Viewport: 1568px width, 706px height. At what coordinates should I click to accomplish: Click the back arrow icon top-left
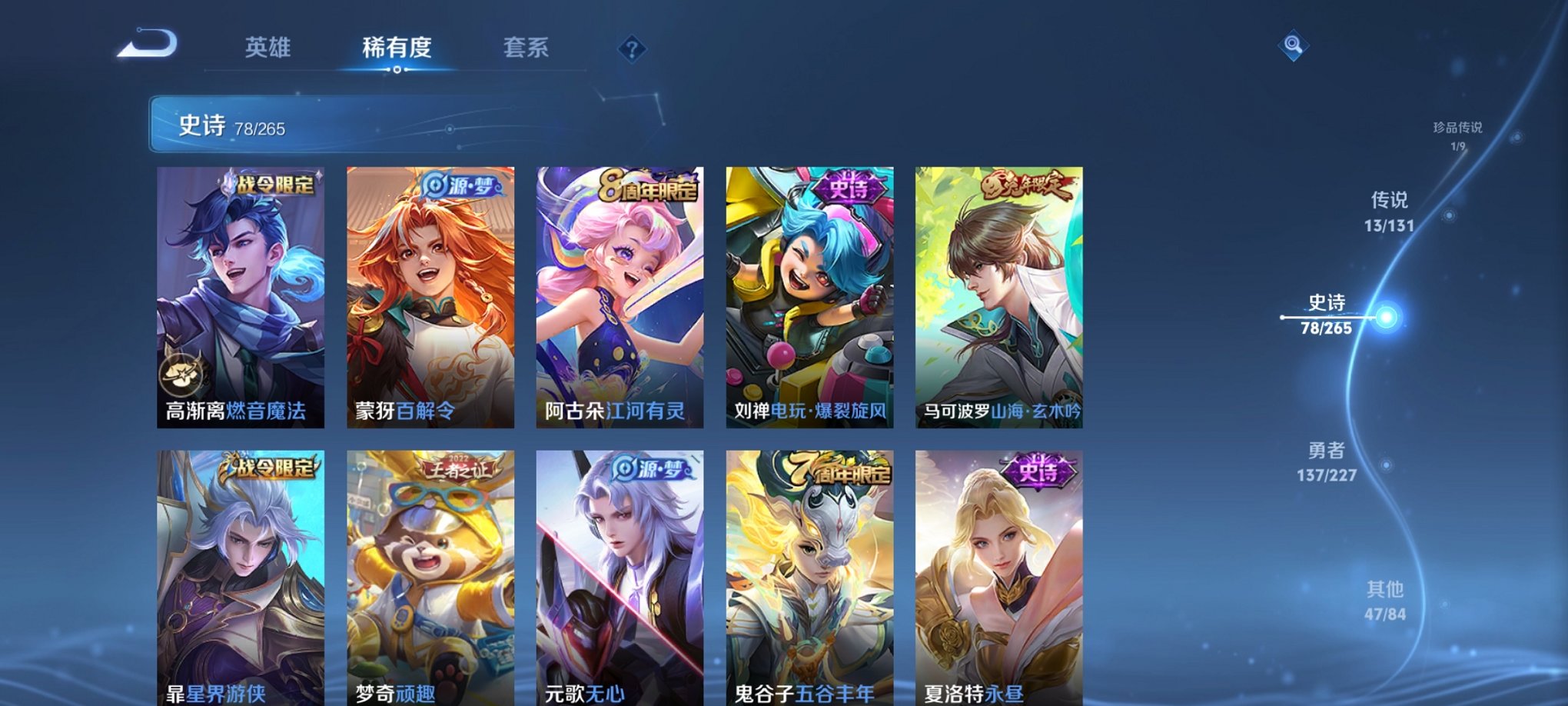pyautogui.click(x=146, y=48)
